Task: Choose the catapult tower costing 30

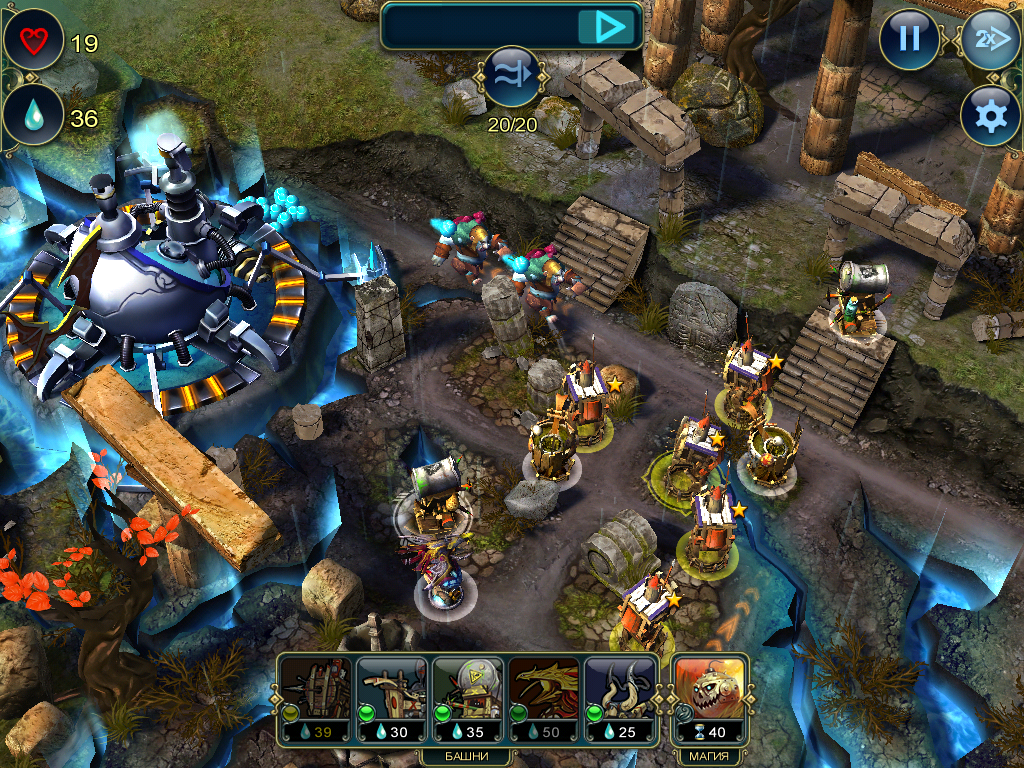Action: (x=391, y=696)
